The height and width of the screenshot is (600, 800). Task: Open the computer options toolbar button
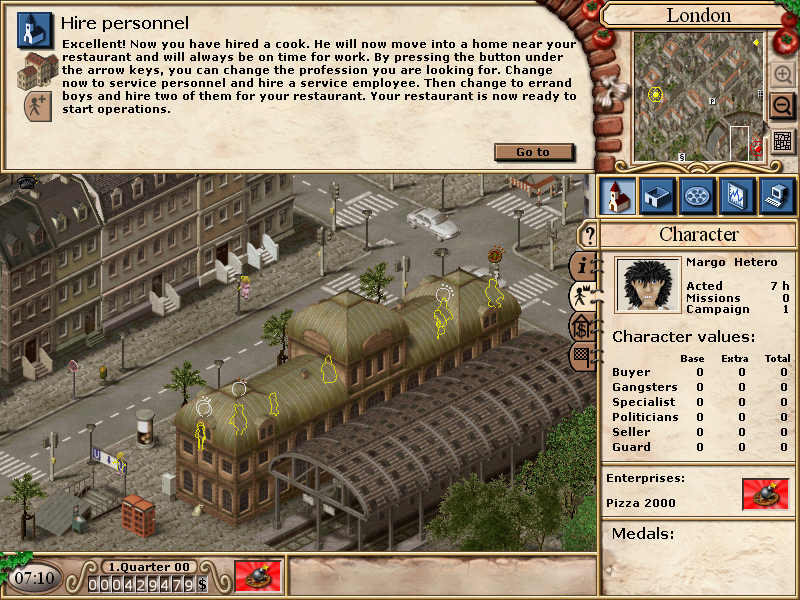[777, 195]
